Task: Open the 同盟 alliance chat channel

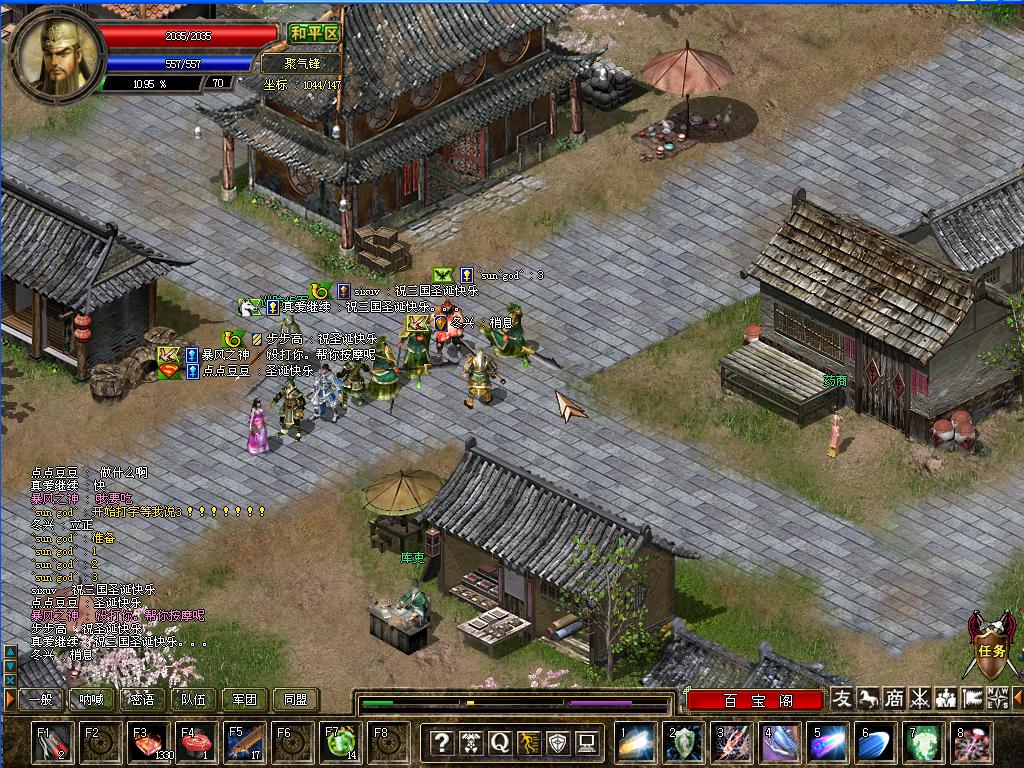Action: (296, 700)
